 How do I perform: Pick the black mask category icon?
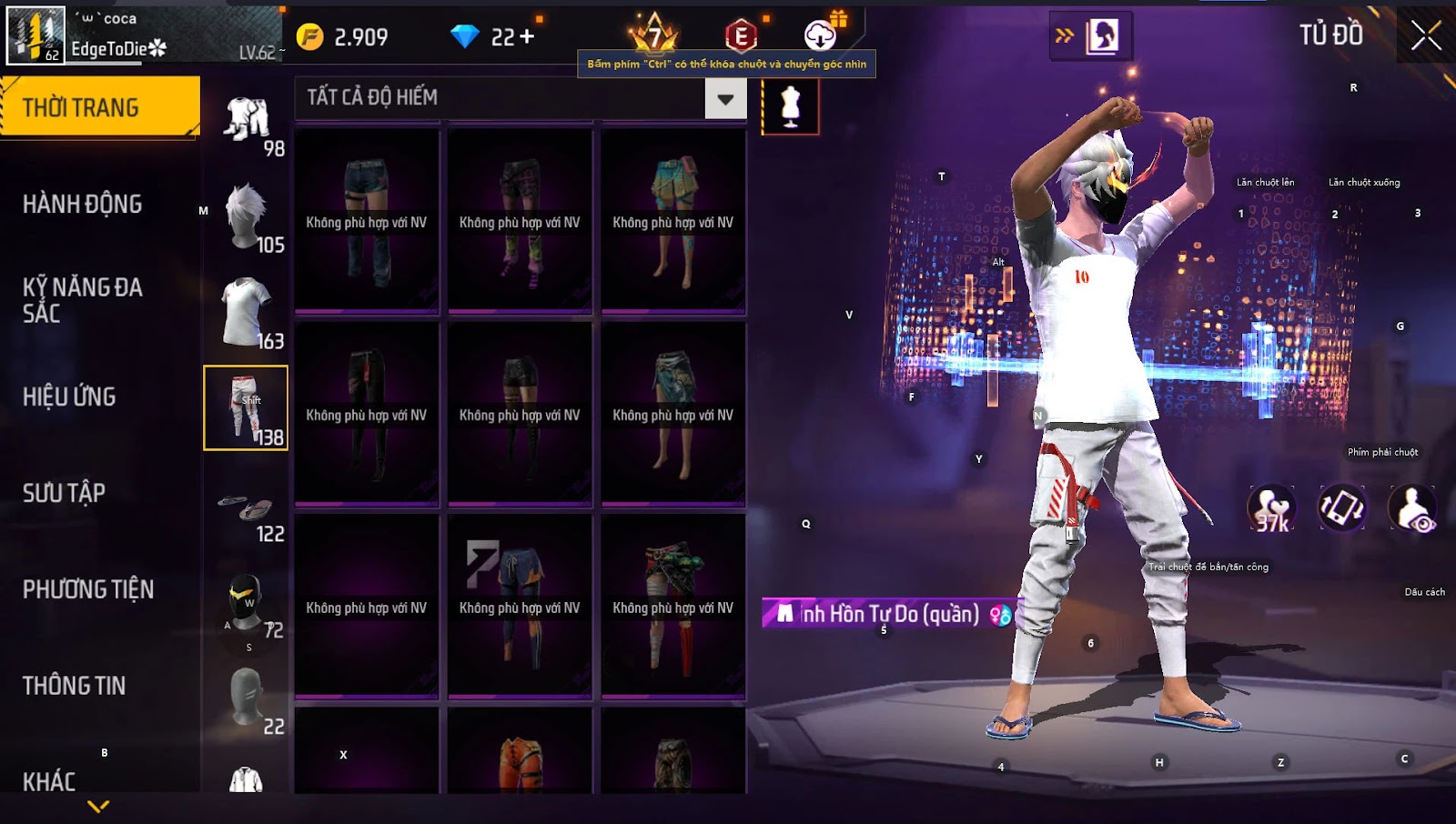(246, 604)
